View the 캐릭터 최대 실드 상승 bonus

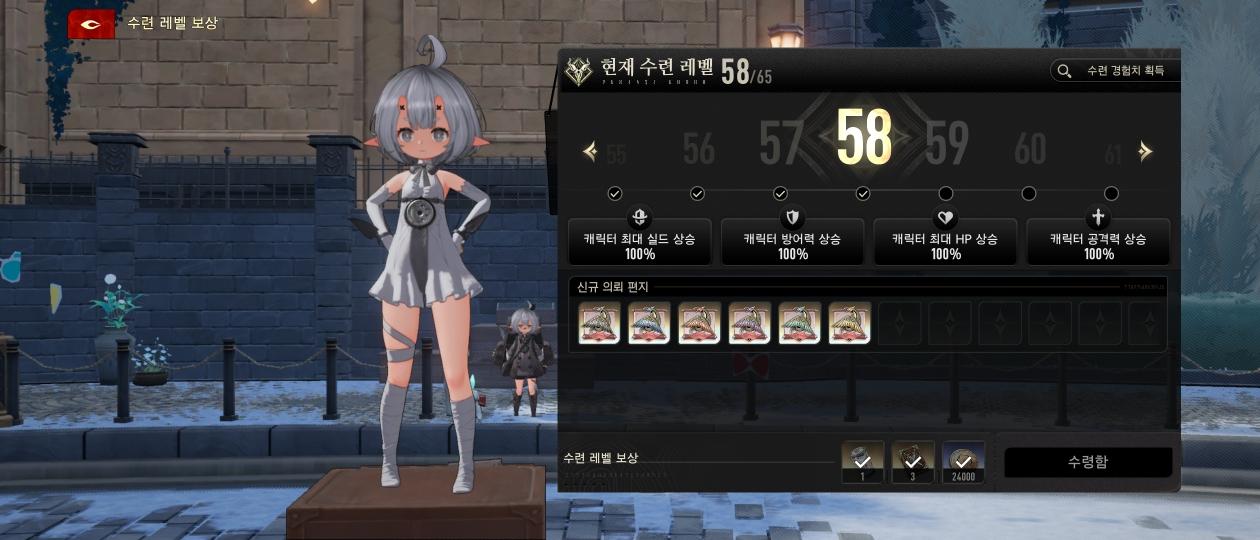(x=640, y=240)
